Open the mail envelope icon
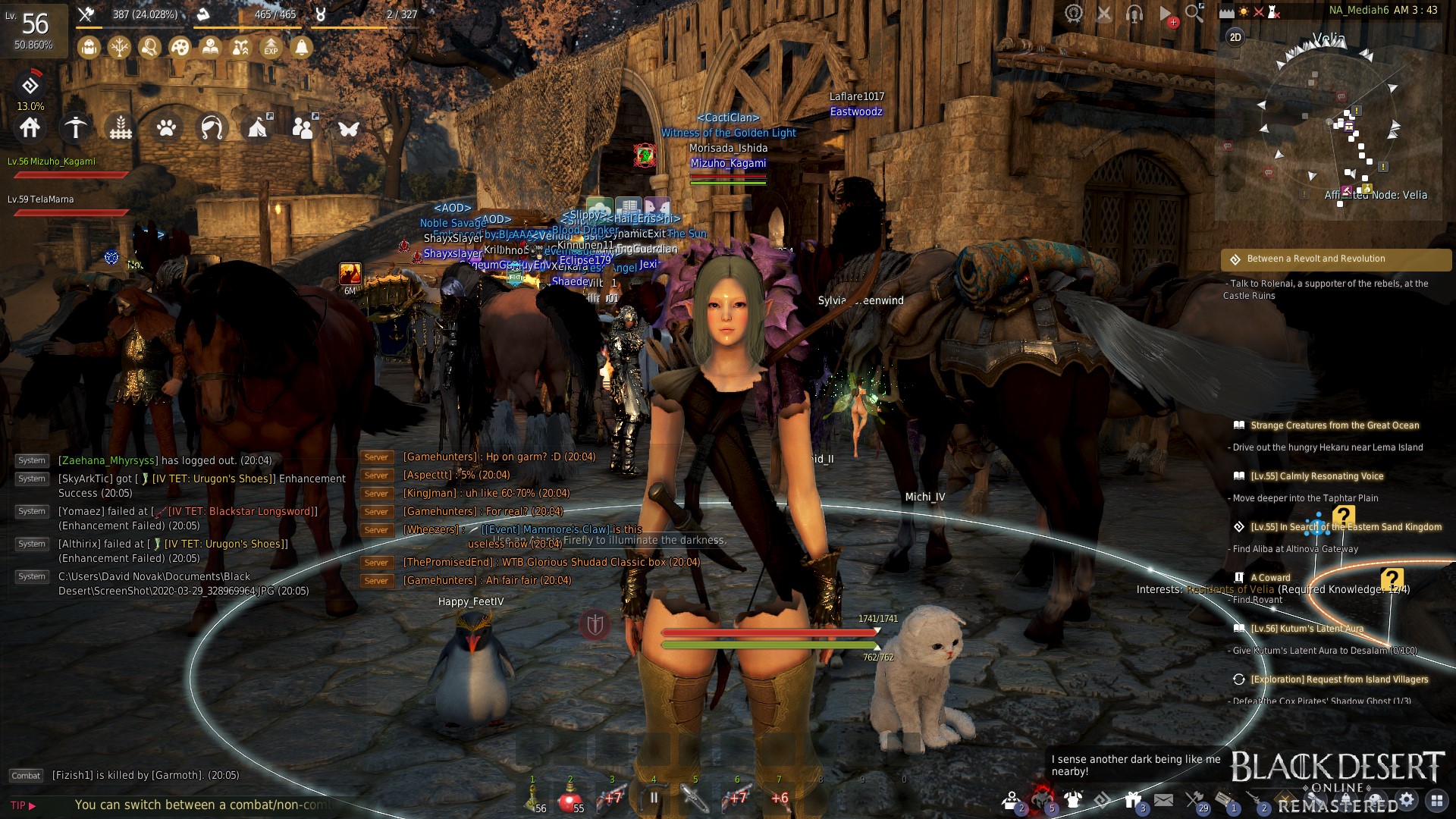The image size is (1456, 819). (1164, 799)
